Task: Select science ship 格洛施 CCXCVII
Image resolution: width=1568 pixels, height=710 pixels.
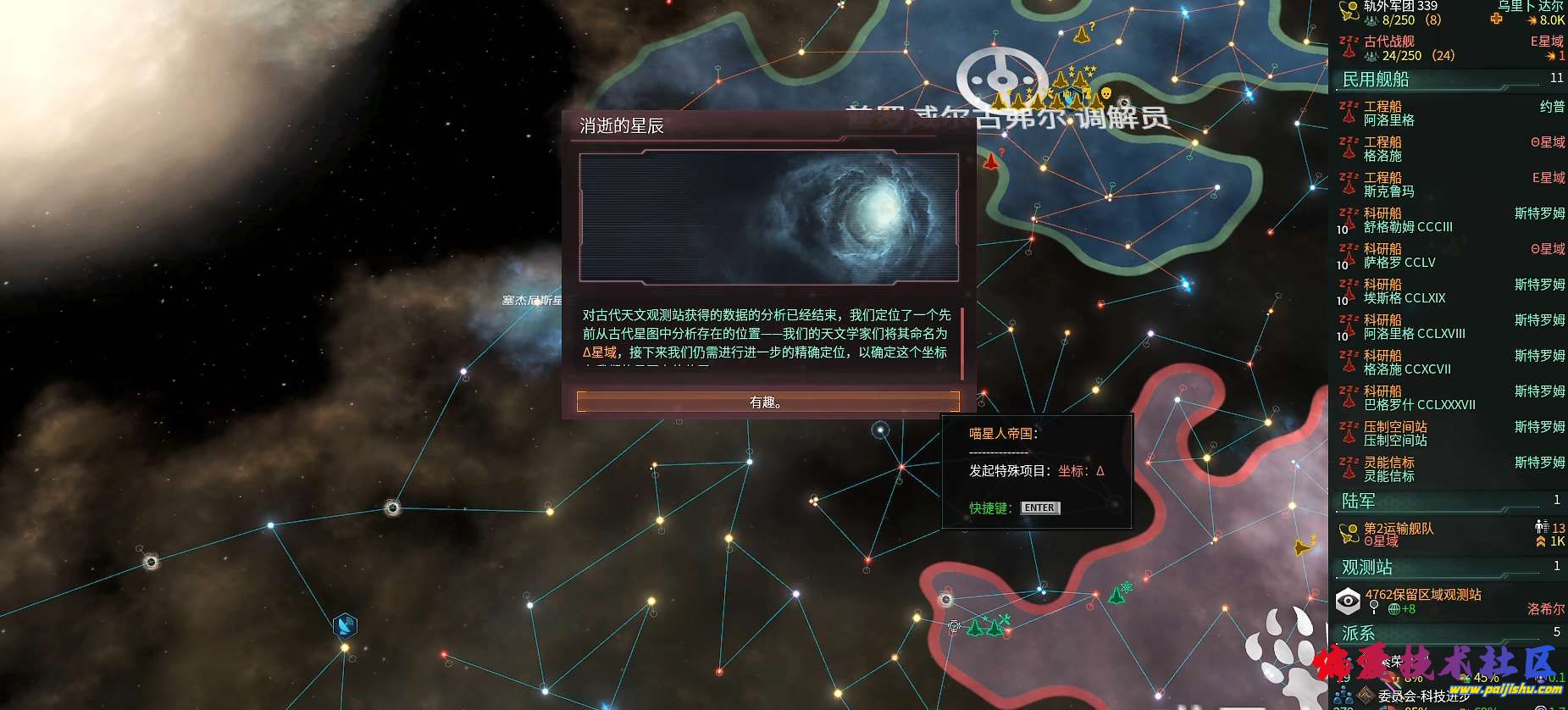Action: click(x=1449, y=363)
